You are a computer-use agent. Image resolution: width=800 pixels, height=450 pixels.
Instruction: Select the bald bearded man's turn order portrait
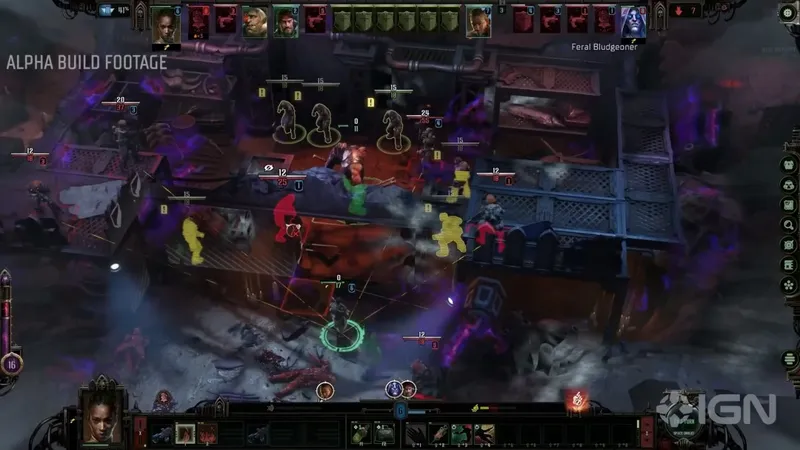[x=255, y=21]
